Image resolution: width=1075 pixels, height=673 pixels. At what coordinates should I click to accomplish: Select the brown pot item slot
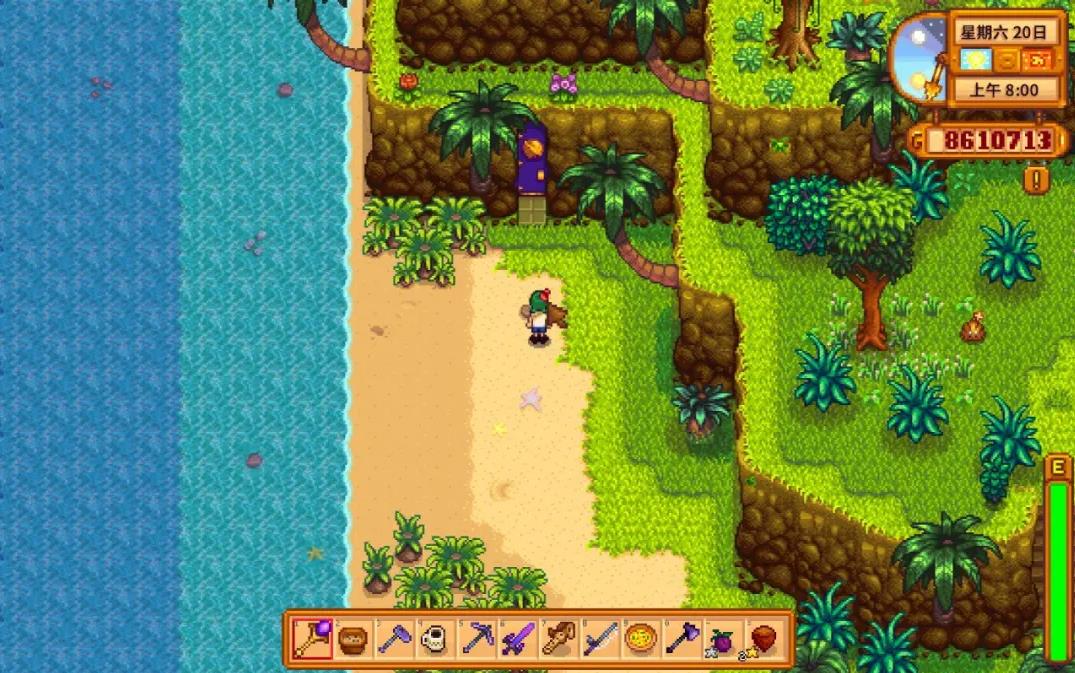352,639
